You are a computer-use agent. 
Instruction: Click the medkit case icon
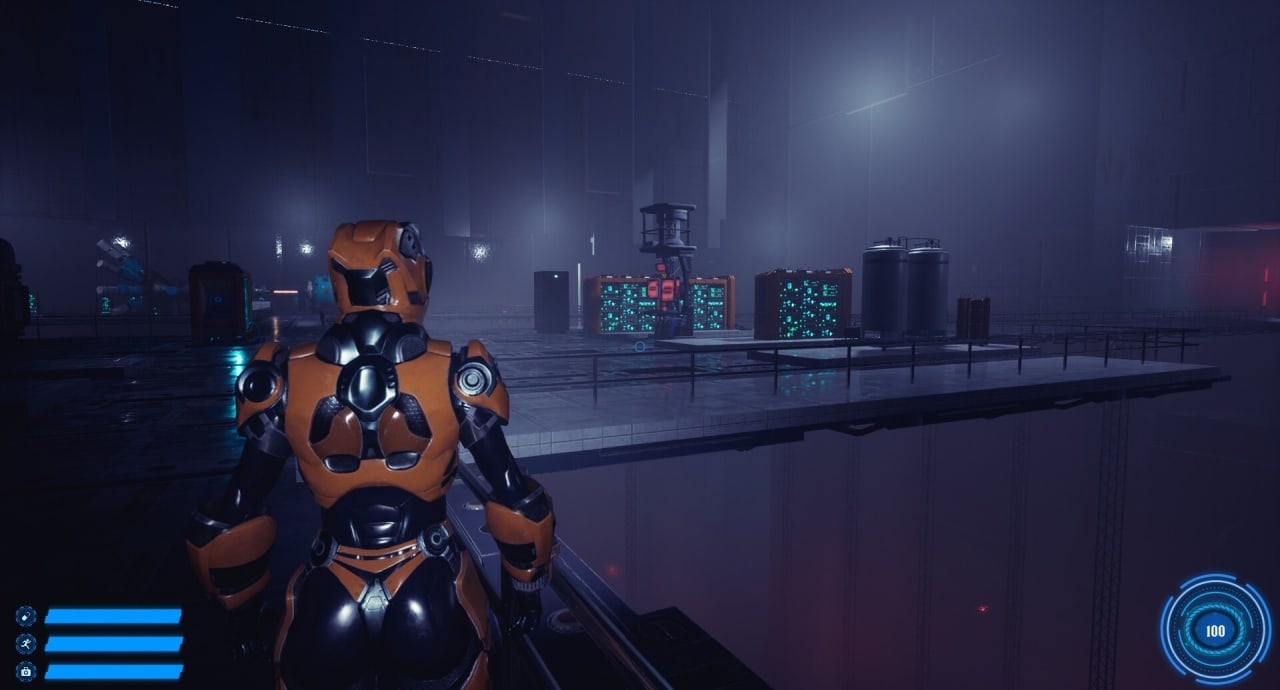click(x=25, y=671)
